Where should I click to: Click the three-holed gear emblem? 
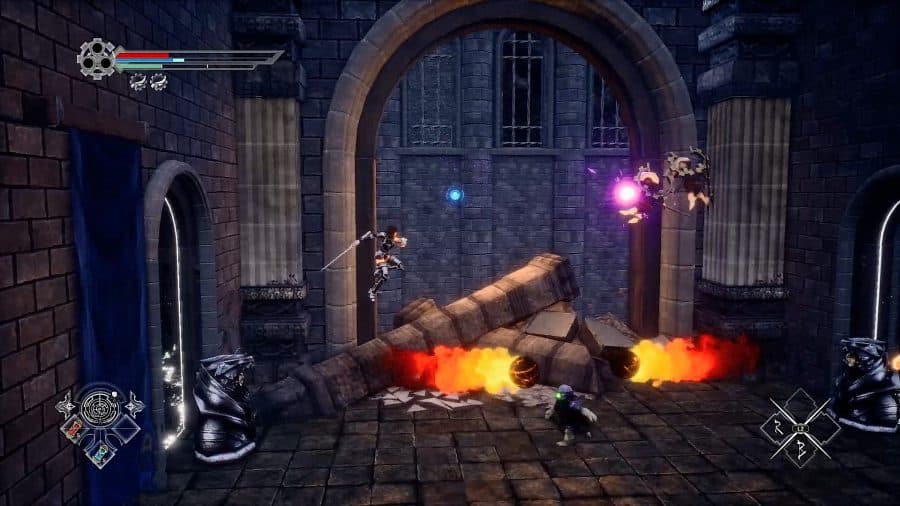[x=96, y=58]
